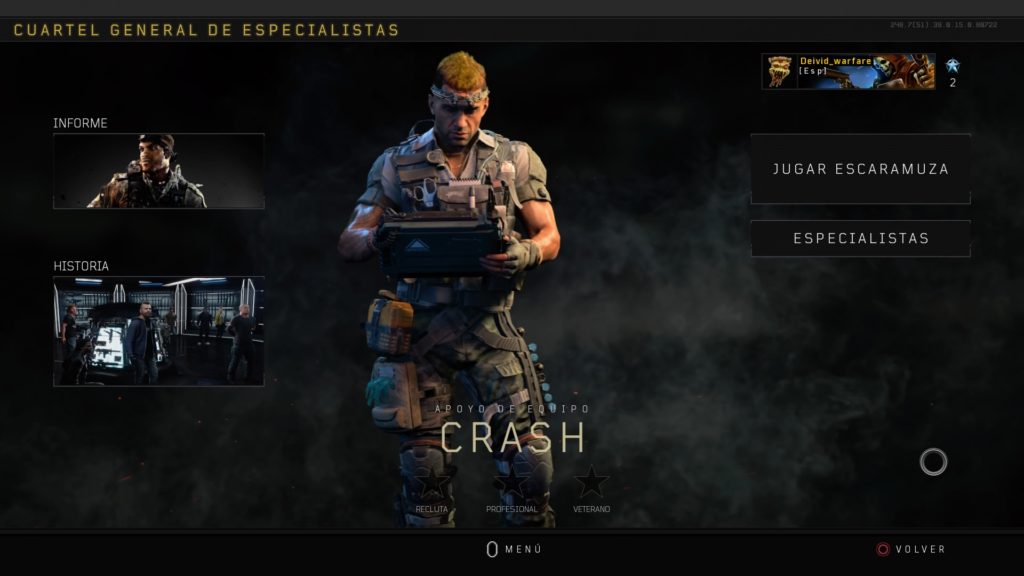Image resolution: width=1024 pixels, height=576 pixels.
Task: Select the Profesional star rank
Action: tap(512, 483)
